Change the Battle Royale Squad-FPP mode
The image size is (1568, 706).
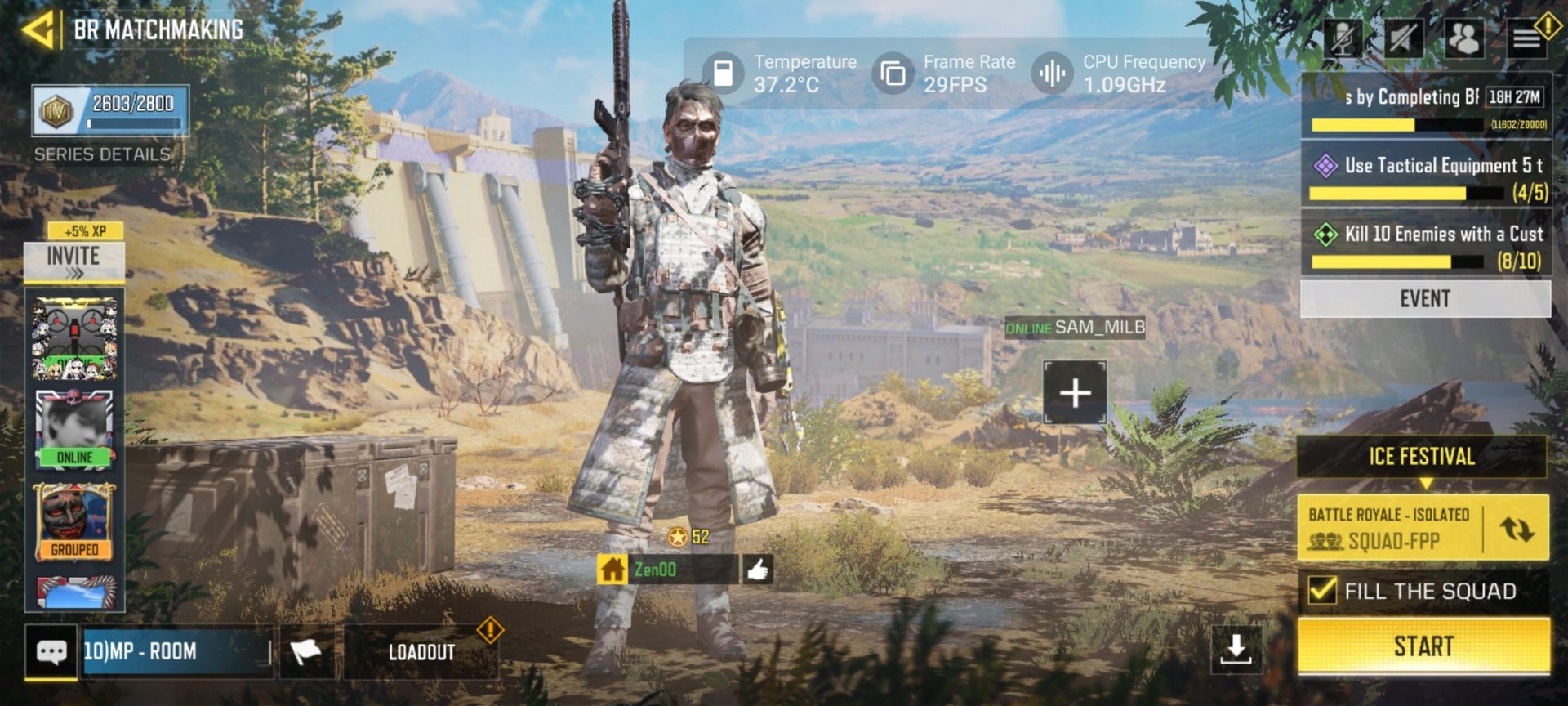pos(1516,529)
